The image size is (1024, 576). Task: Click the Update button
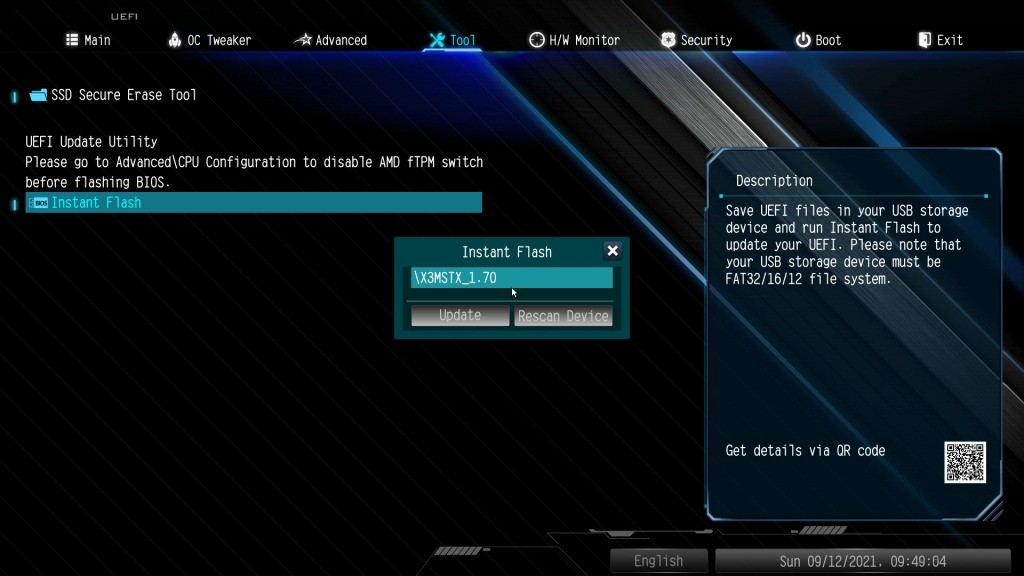pyautogui.click(x=460, y=316)
